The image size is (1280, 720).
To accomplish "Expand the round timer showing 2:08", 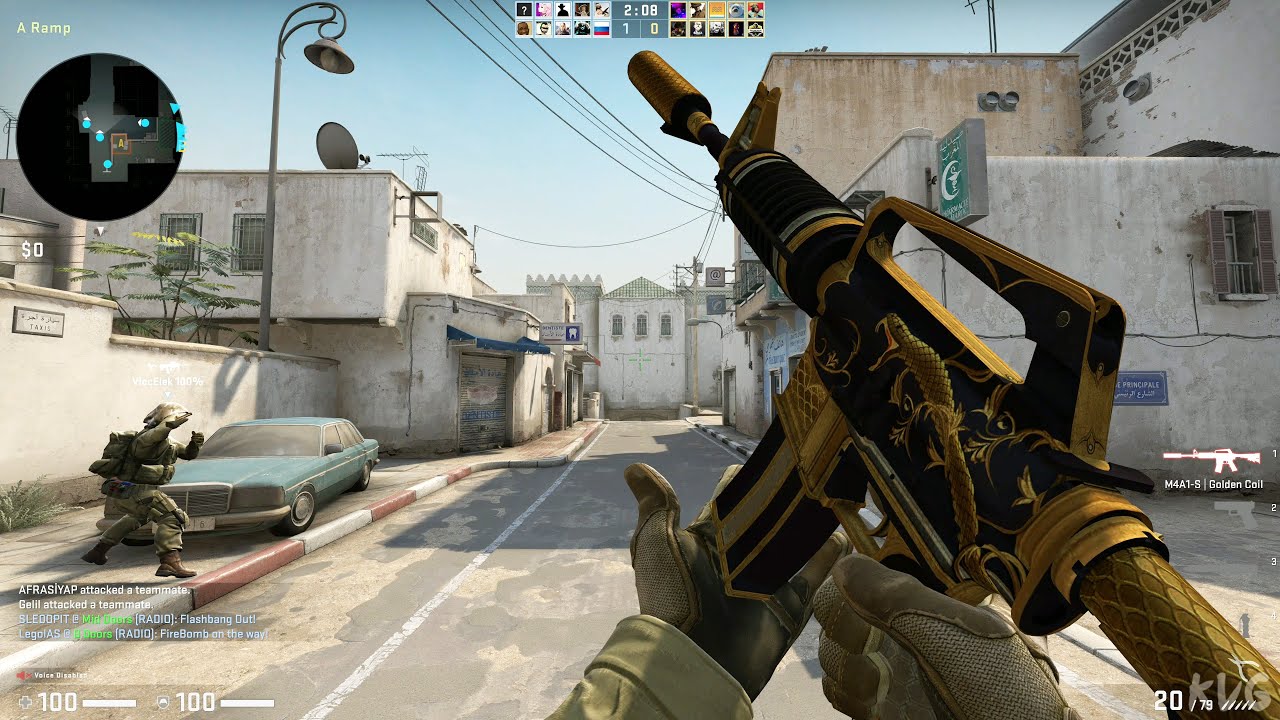I will click(641, 11).
